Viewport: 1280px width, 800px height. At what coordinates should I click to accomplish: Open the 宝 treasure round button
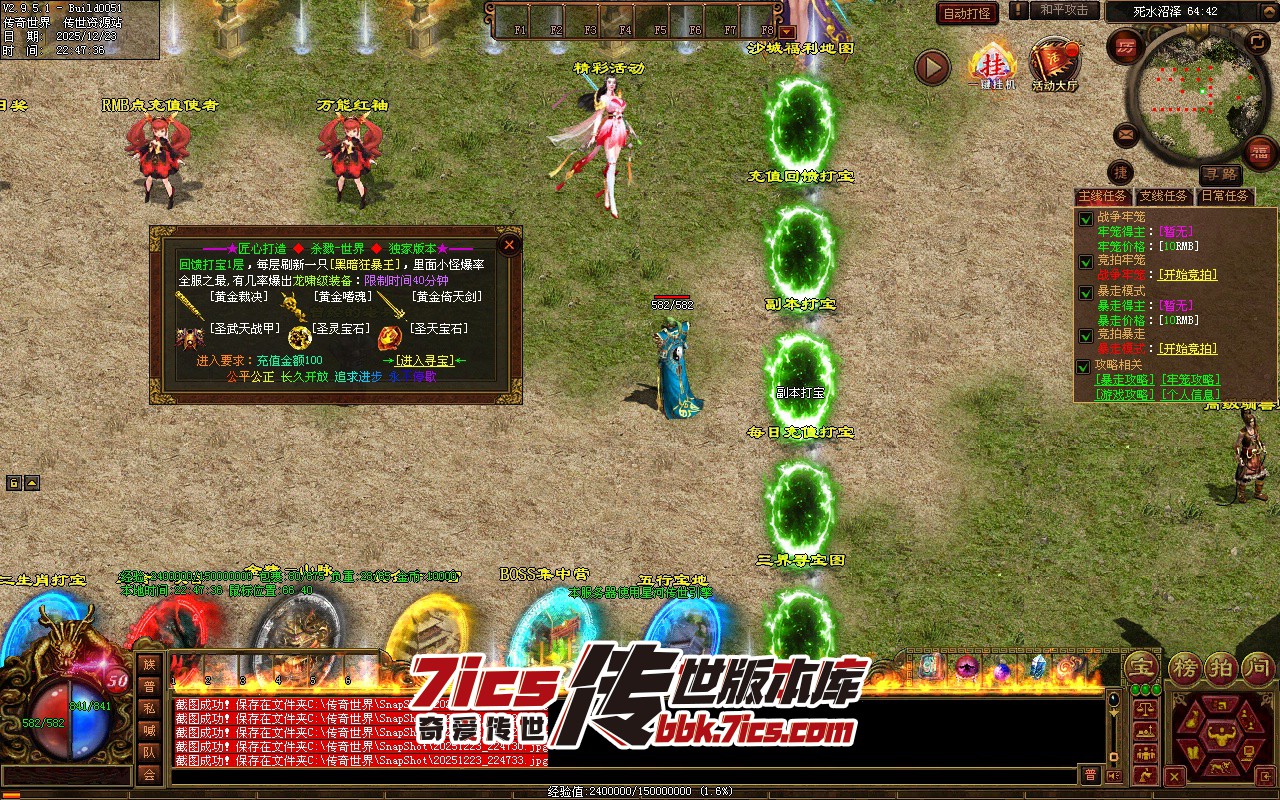pyautogui.click(x=1138, y=667)
